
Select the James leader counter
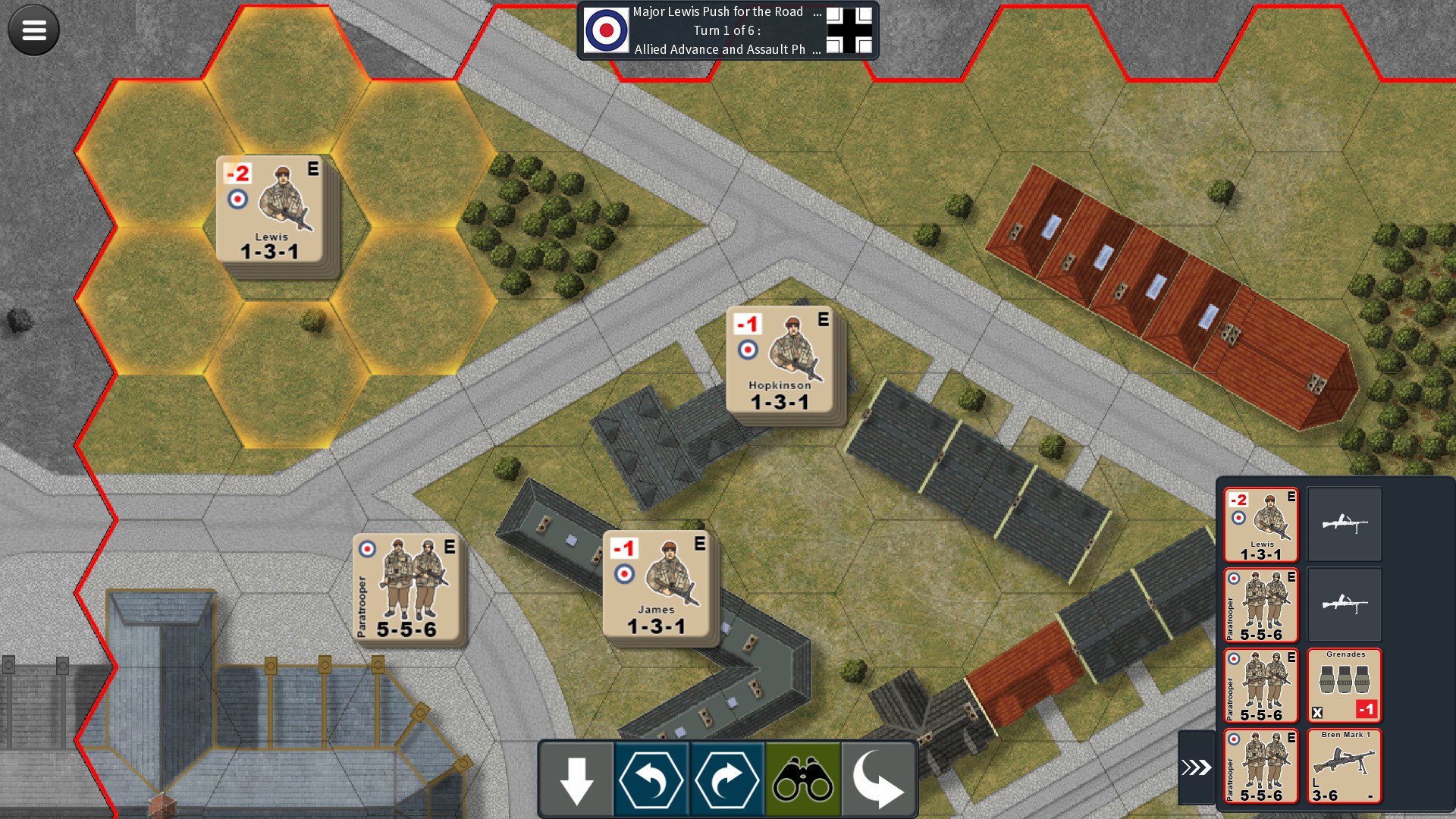point(657,585)
